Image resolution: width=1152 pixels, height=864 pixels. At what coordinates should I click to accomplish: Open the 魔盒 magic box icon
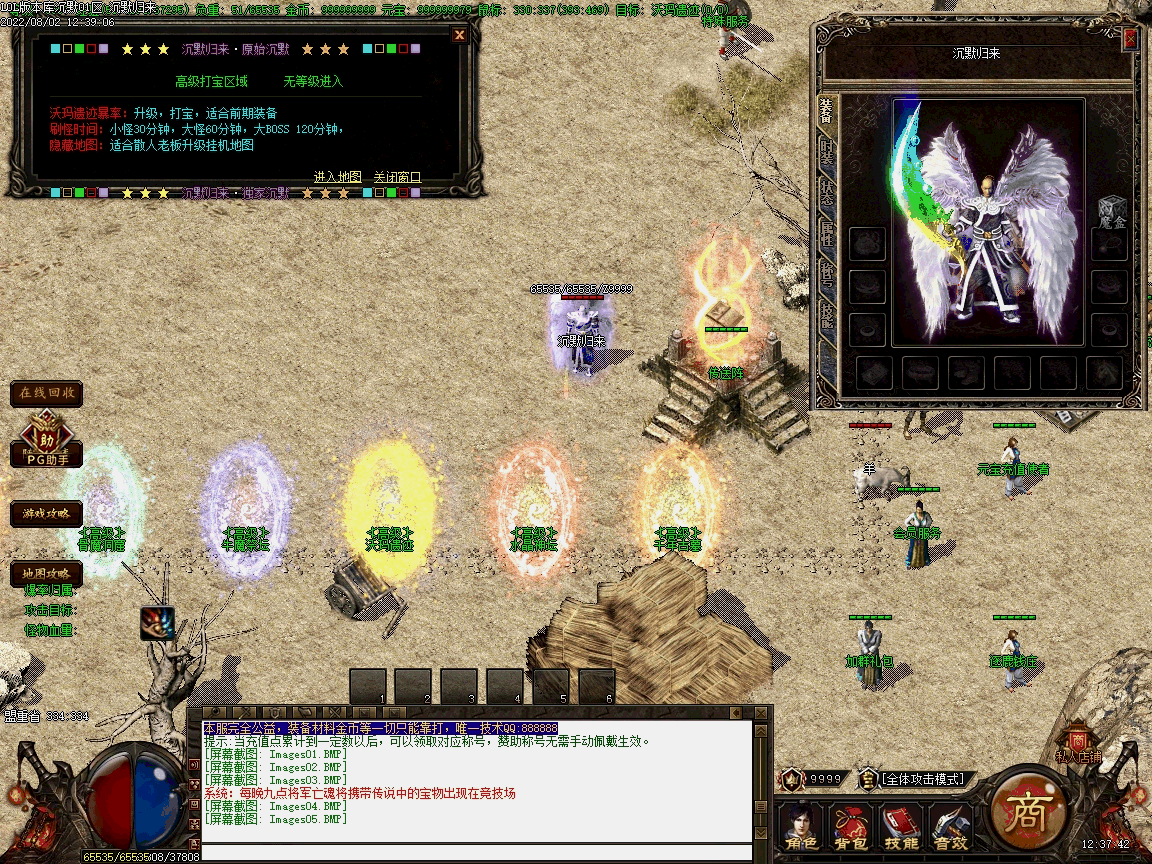[x=1111, y=211]
